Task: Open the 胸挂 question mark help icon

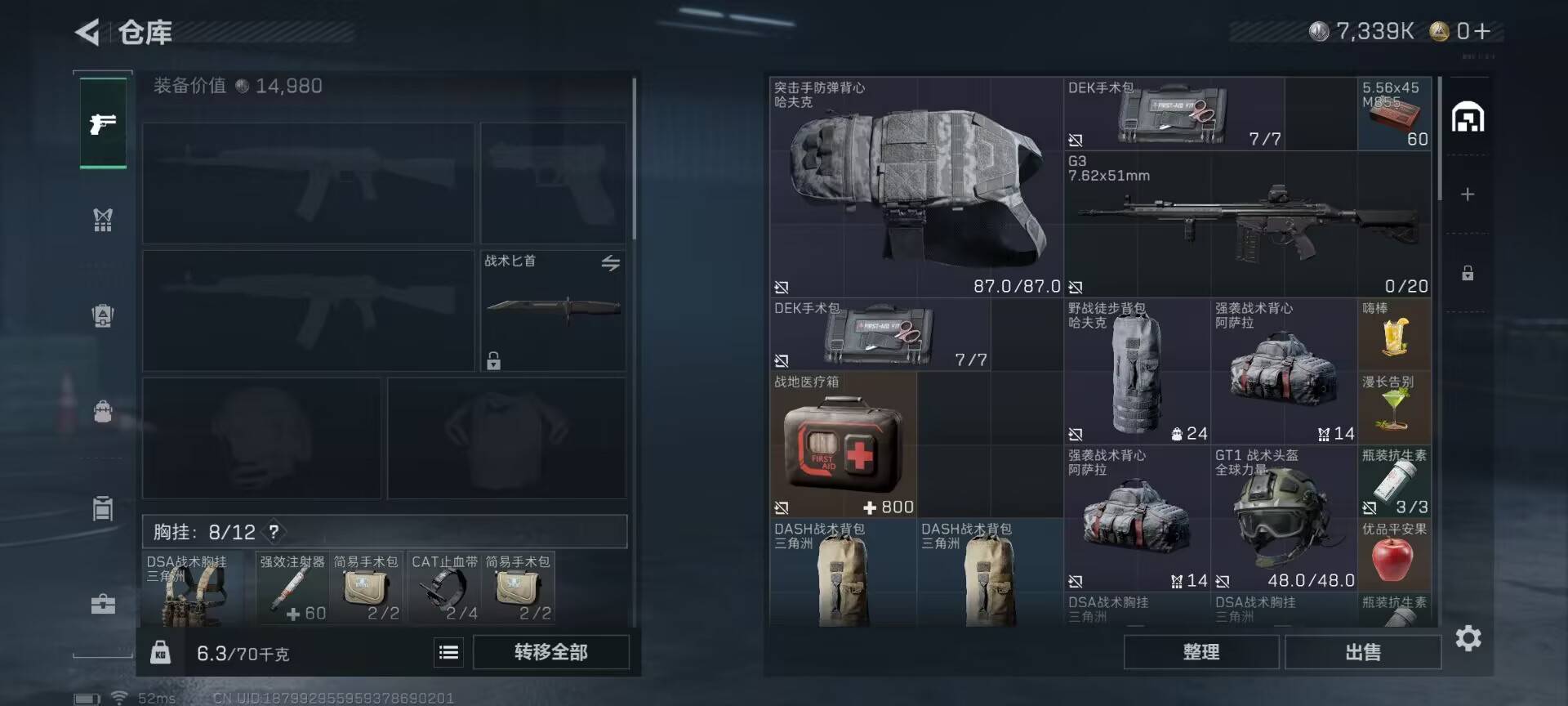Action: click(x=274, y=532)
